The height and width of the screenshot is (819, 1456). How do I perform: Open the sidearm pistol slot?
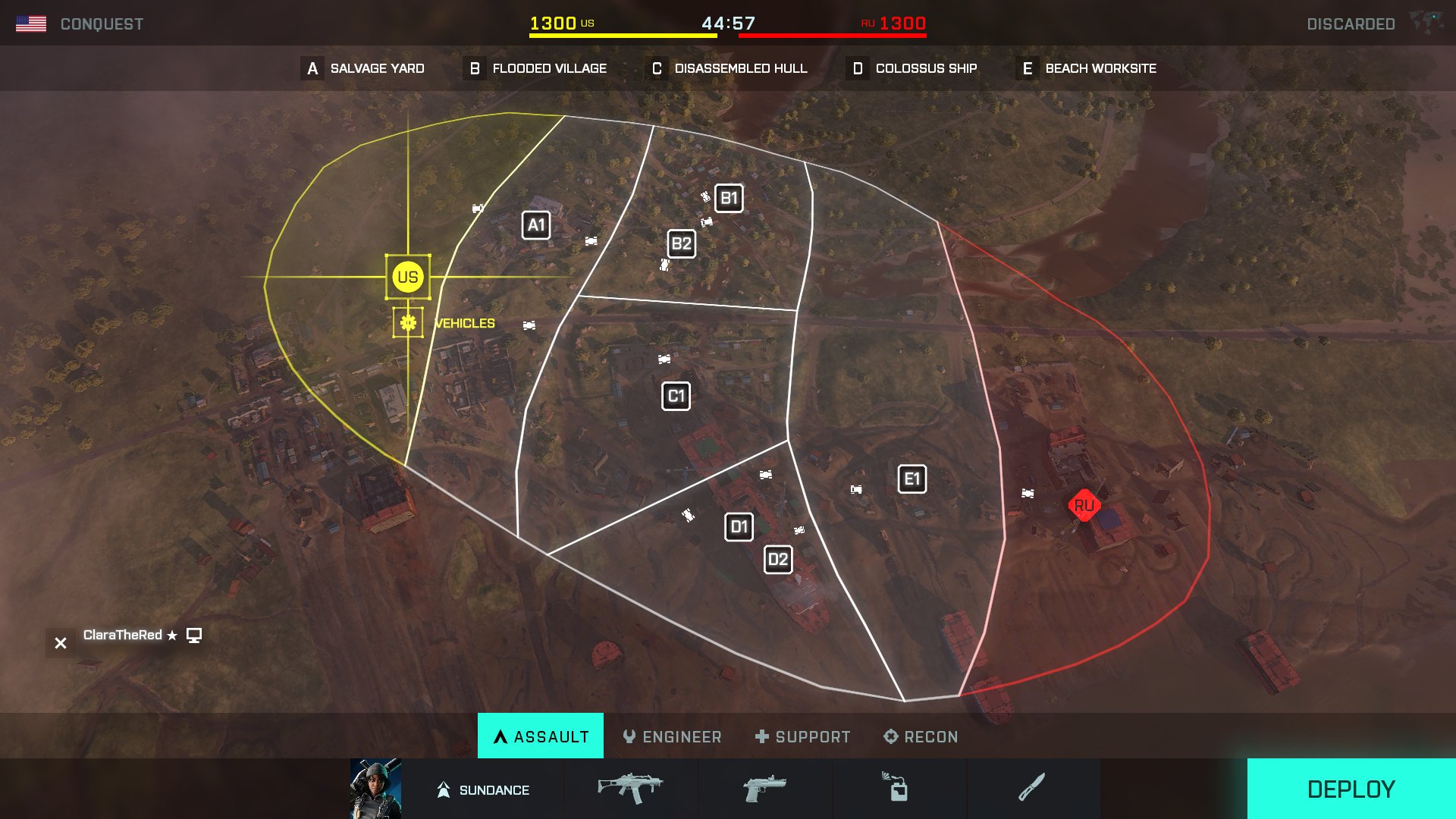[x=764, y=789]
